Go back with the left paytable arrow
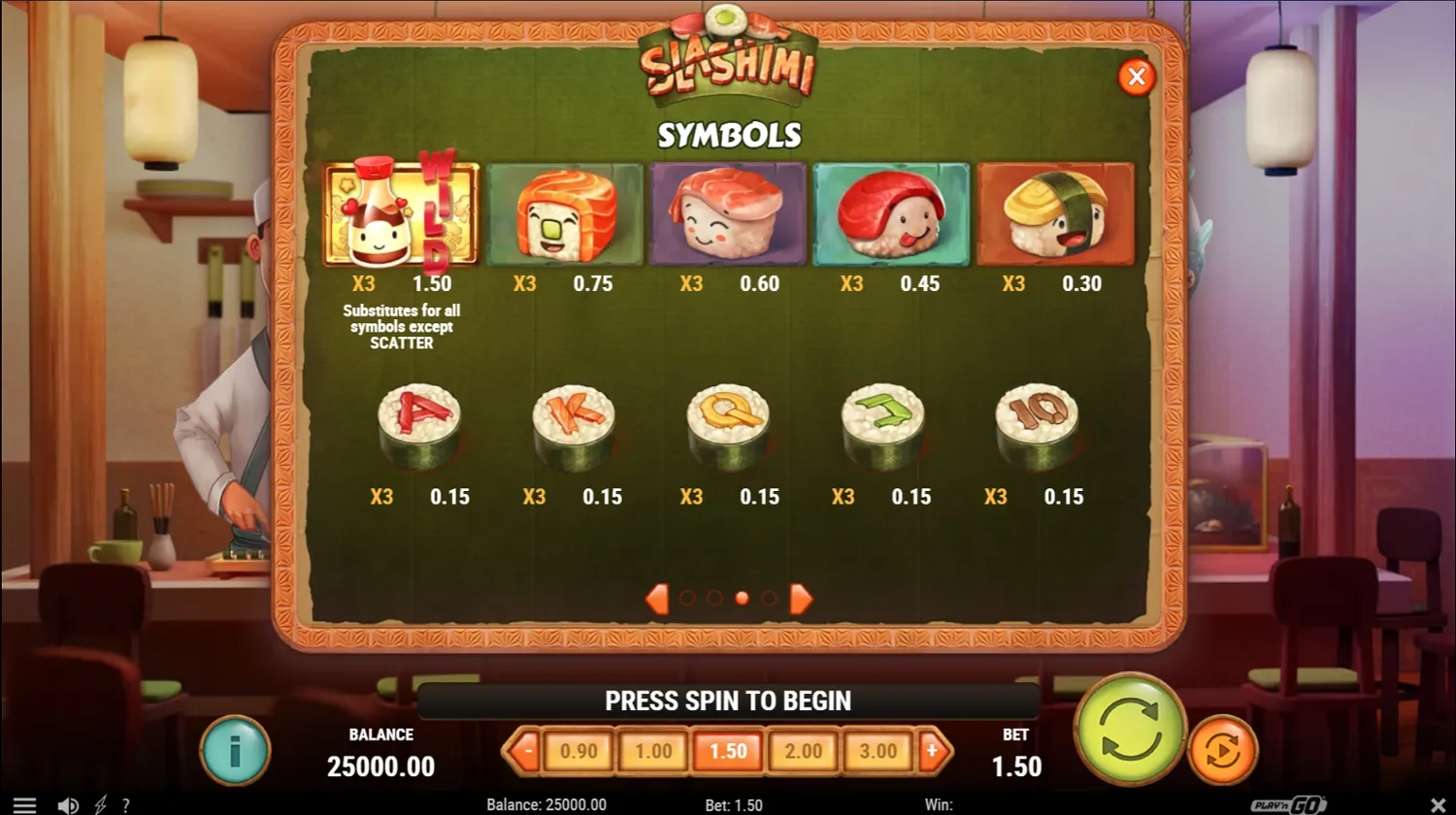The width and height of the screenshot is (1456, 815). tap(656, 599)
